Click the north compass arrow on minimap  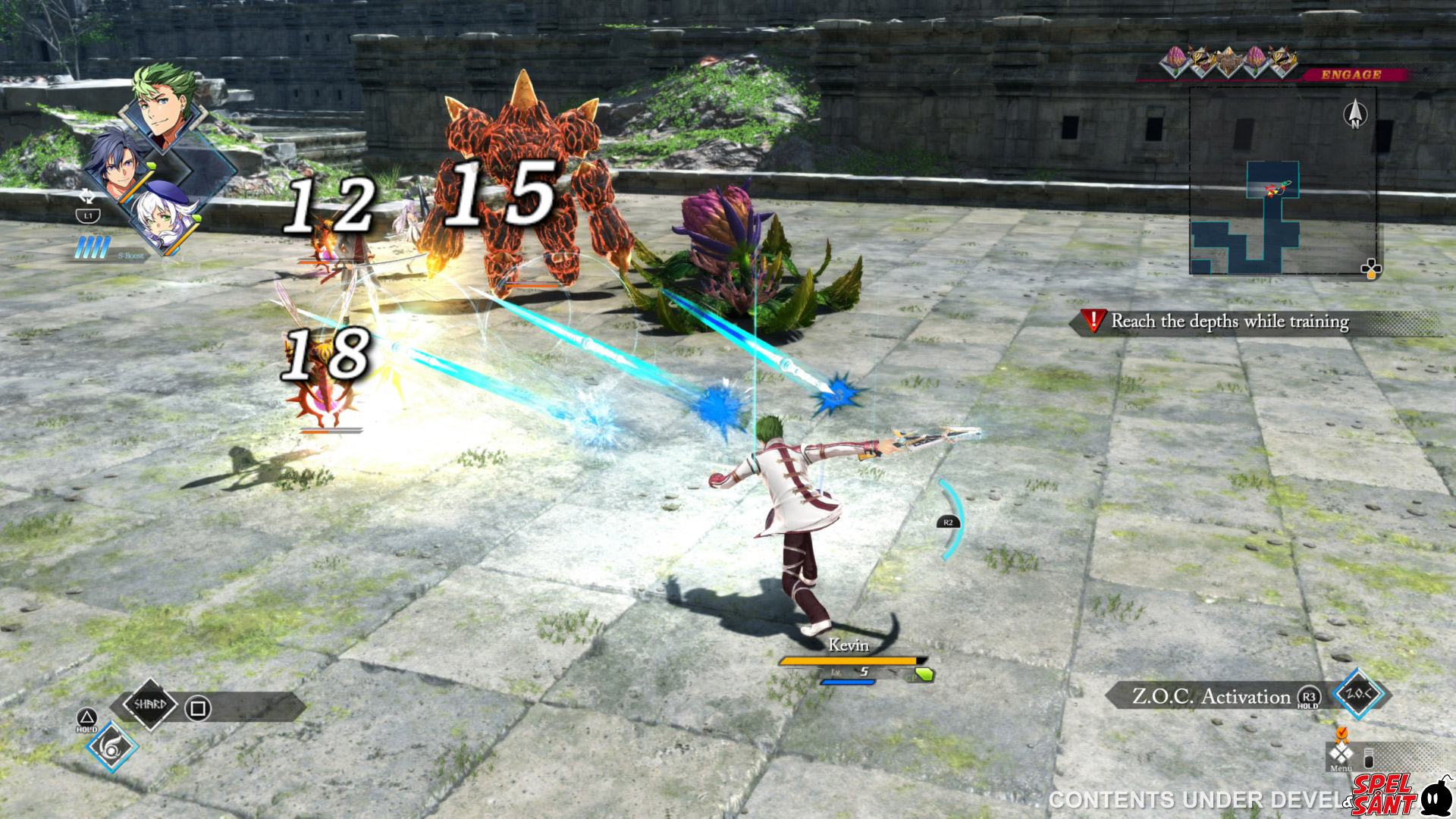1355,115
